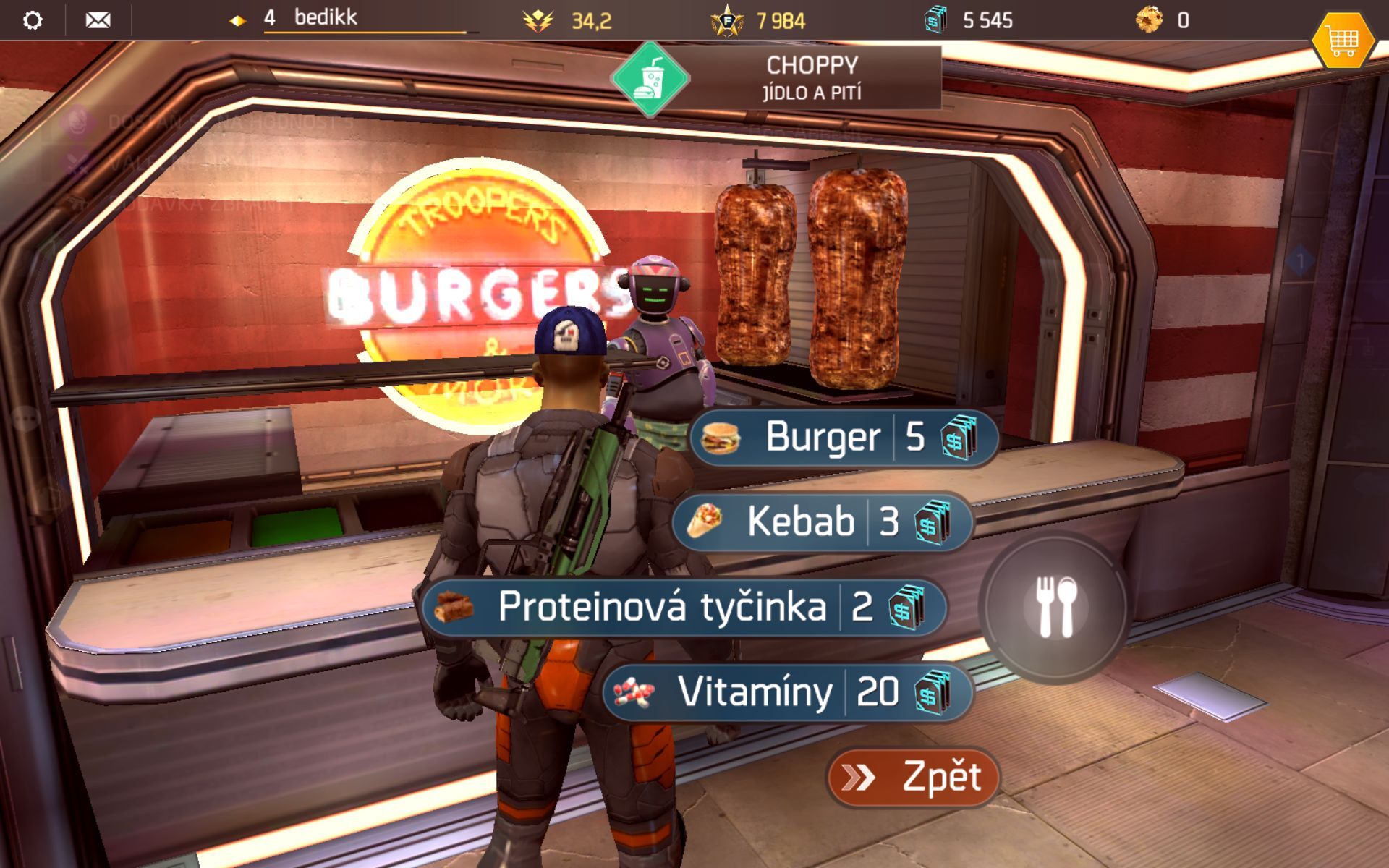Click the credits card icon showing 5 545
This screenshot has width=1389, height=868.
tap(935, 20)
